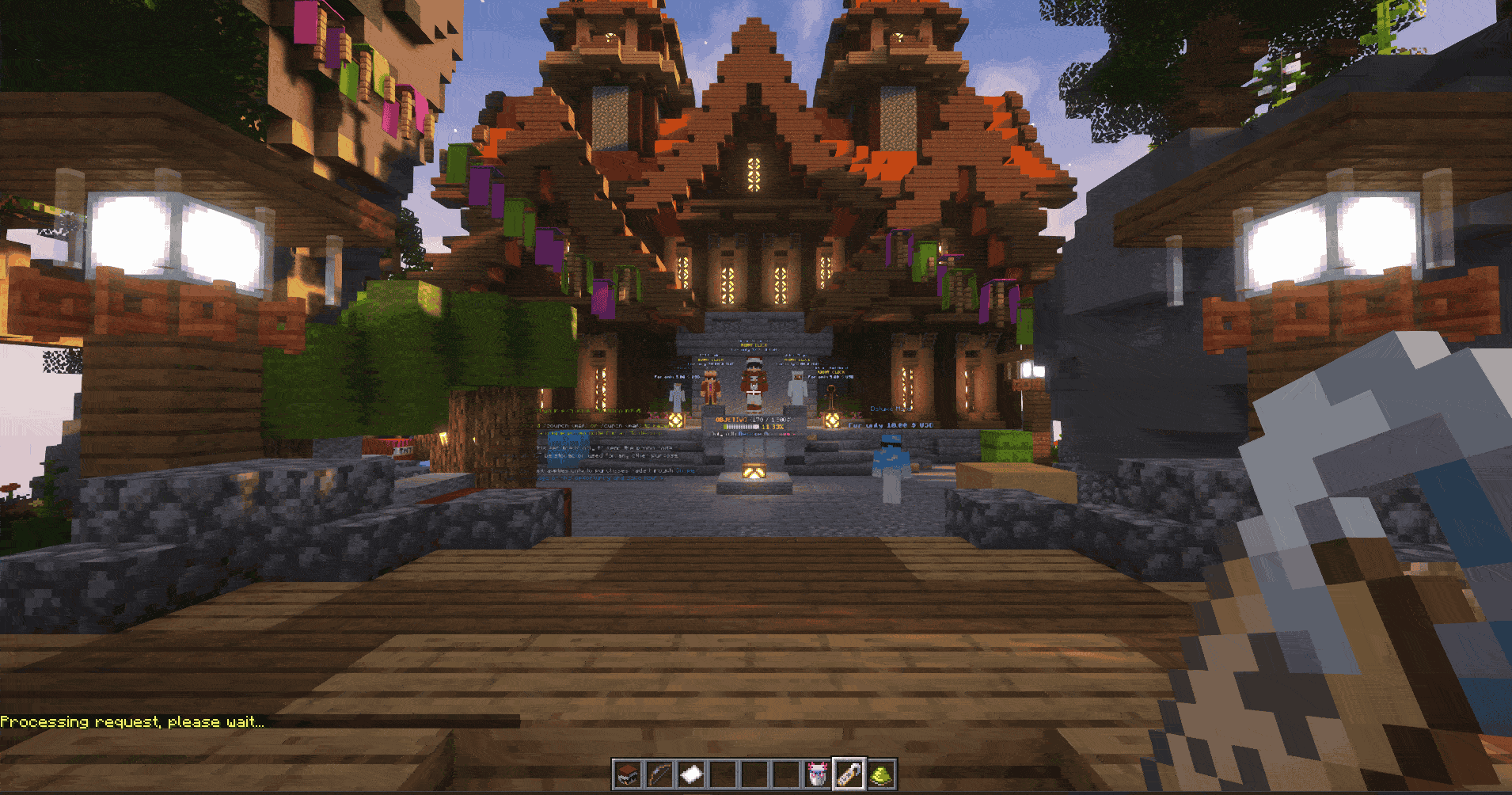This screenshot has height=795, width=1512.
Task: Select the player head hotbar slot
Action: tap(627, 774)
